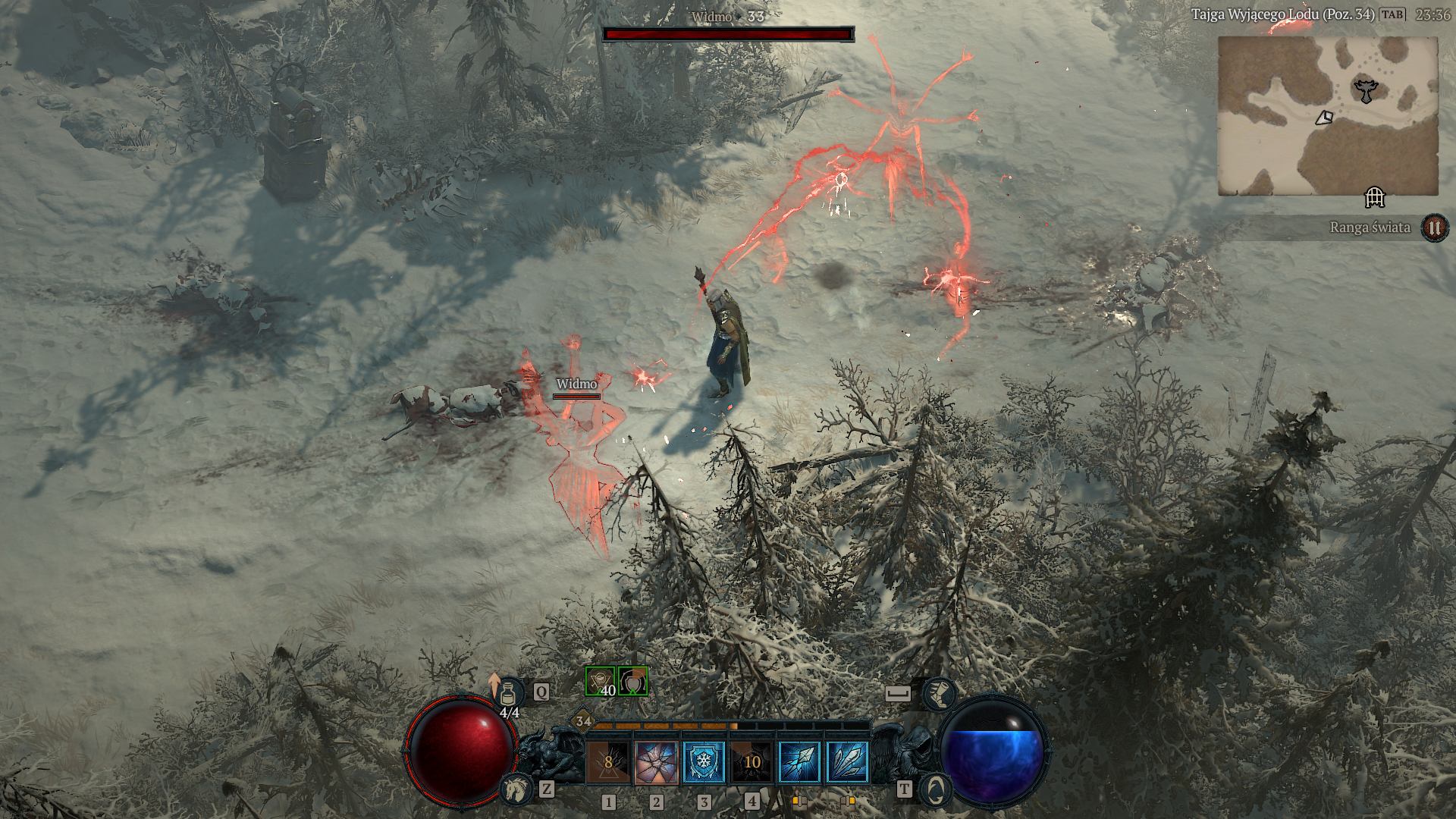This screenshot has width=1456, height=819.
Task: Inspect the helmet buff icon
Action: pyautogui.click(x=632, y=682)
